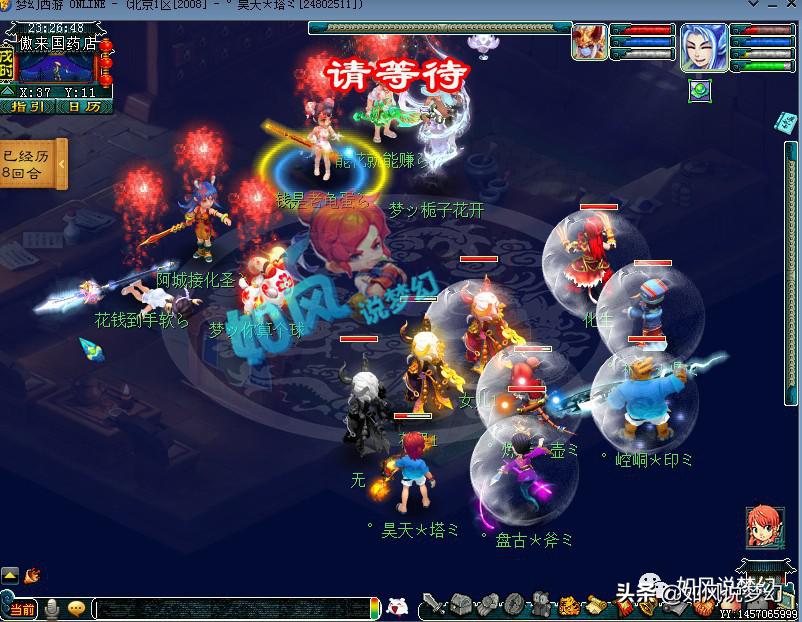Open the red-haired friend avatar portrait

765,527
